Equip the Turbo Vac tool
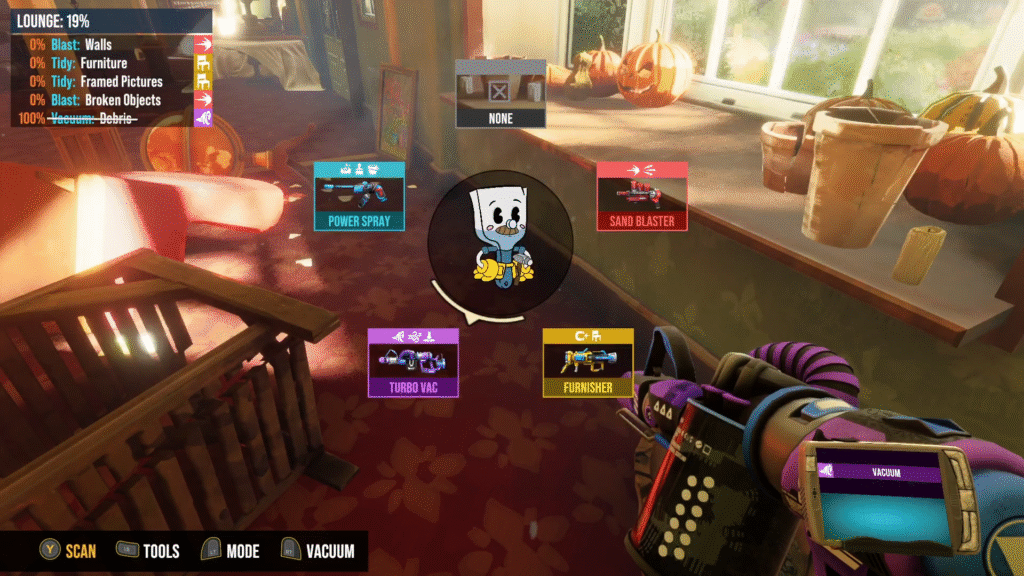This screenshot has height=576, width=1024. (x=413, y=362)
